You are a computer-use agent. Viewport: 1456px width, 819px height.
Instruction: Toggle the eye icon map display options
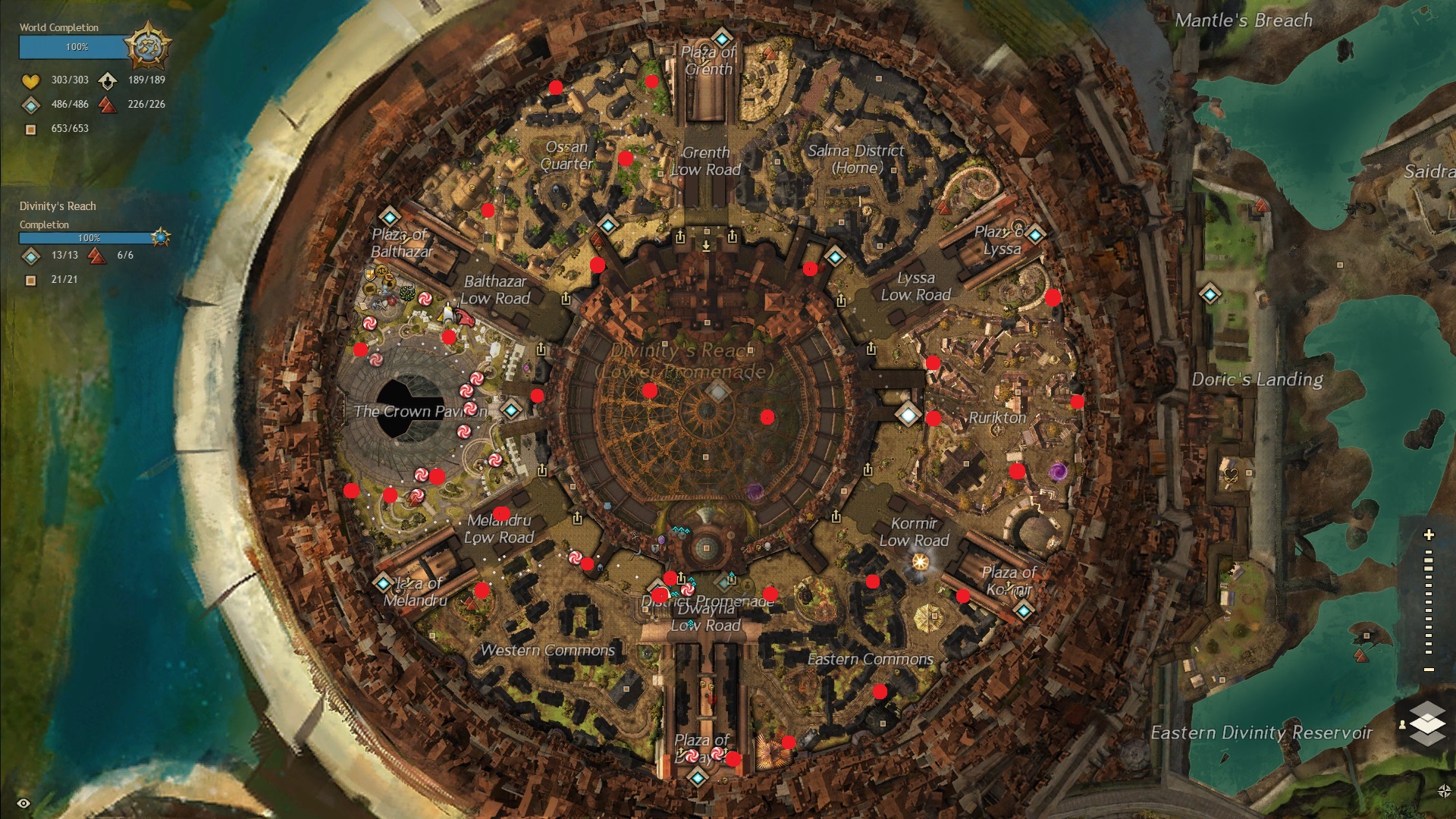[x=24, y=803]
